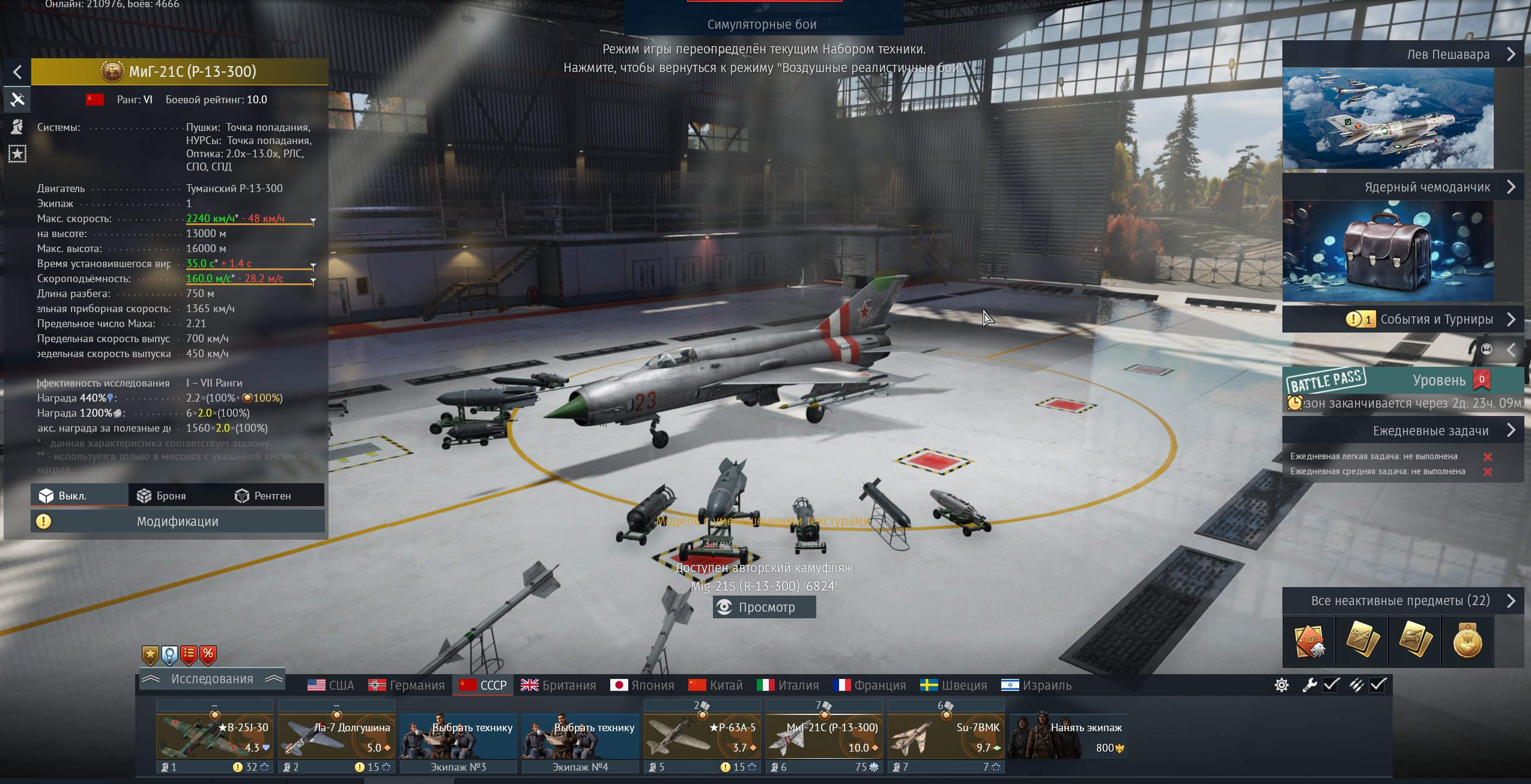Open the Лев Пешавара promotion
This screenshot has width=1531, height=784.
point(1402,55)
